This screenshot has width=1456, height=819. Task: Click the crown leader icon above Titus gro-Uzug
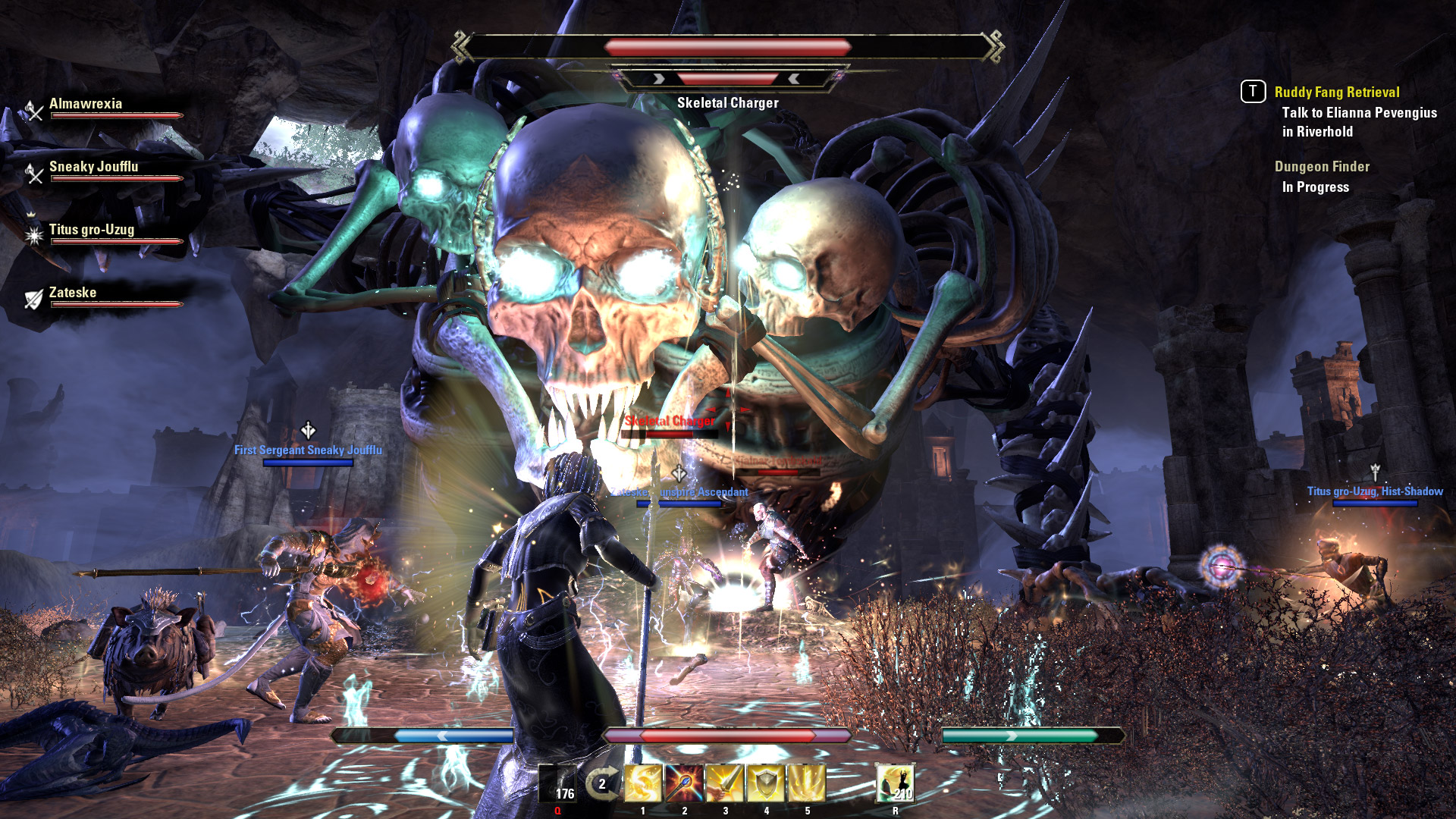(30, 216)
